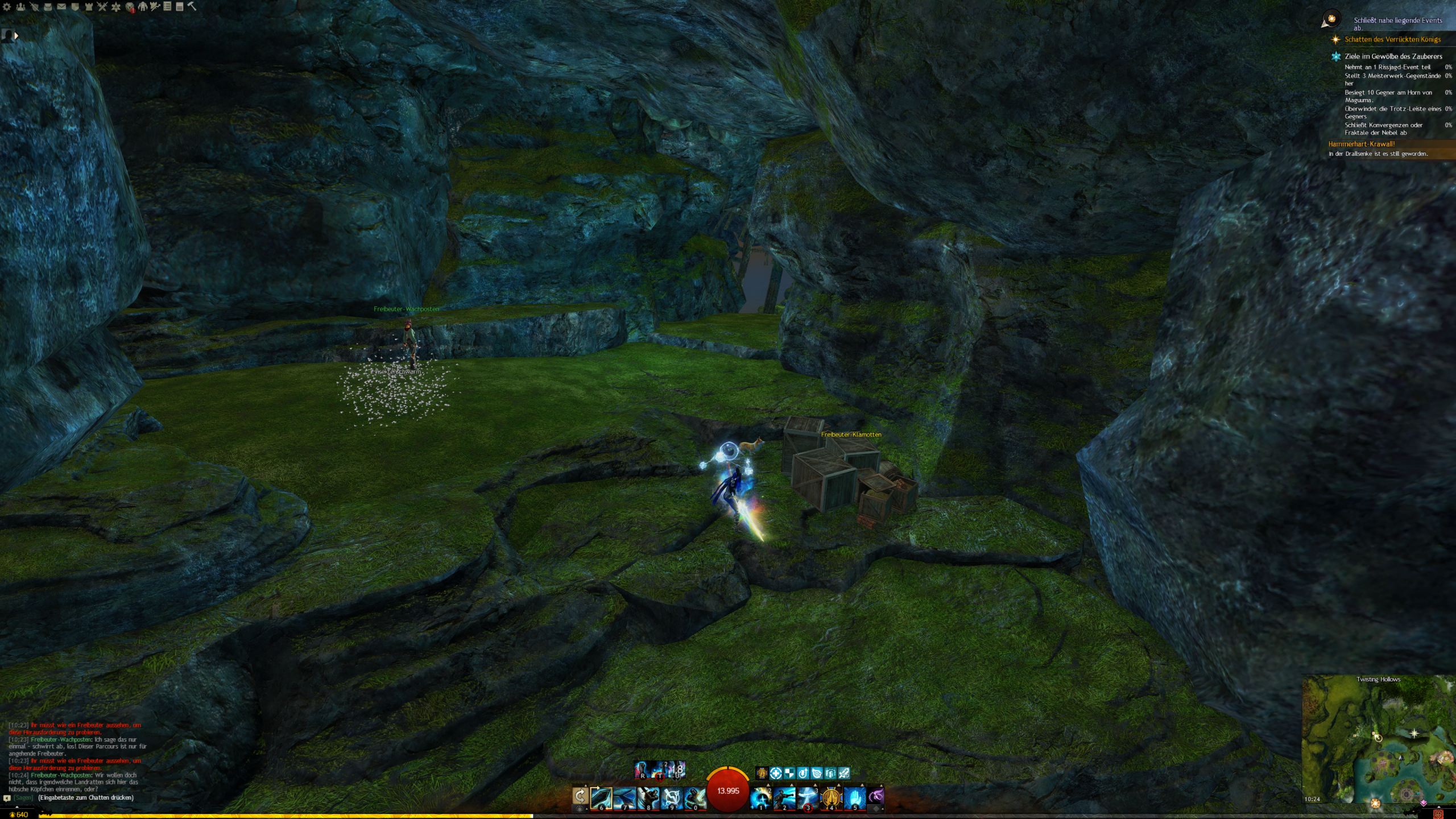Use the utility skill in slot 8
The image size is (1456, 819).
[648, 798]
